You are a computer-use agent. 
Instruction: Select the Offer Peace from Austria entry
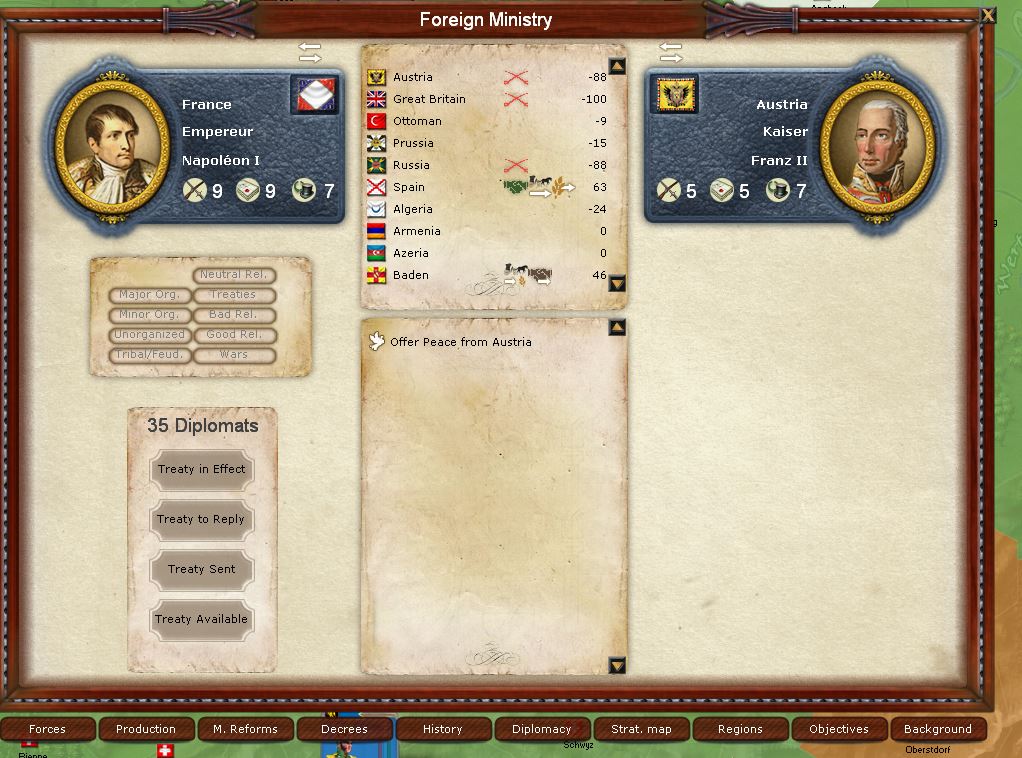coord(460,342)
